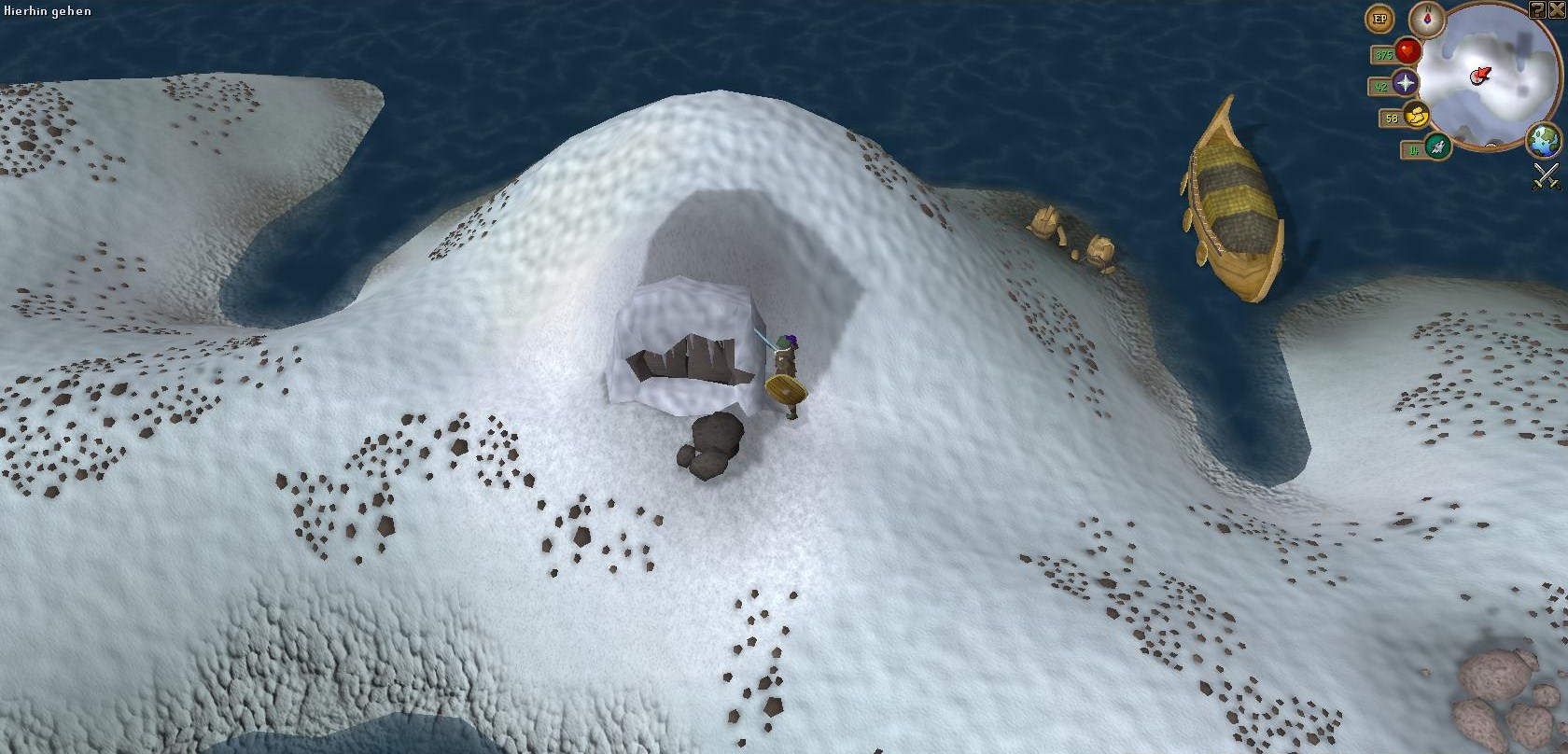Open the world map globe

pos(1543,141)
